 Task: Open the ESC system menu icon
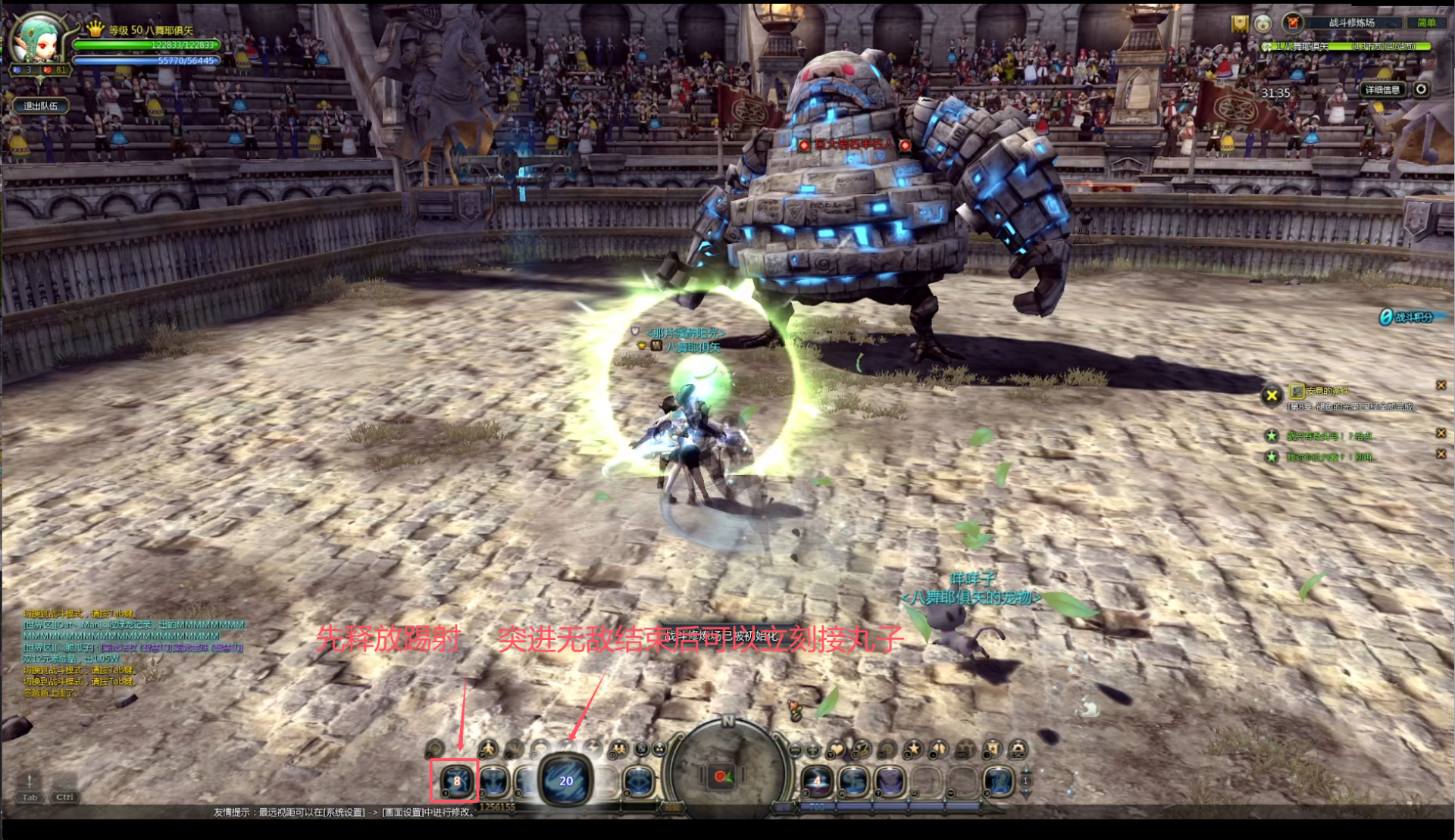[1018, 750]
